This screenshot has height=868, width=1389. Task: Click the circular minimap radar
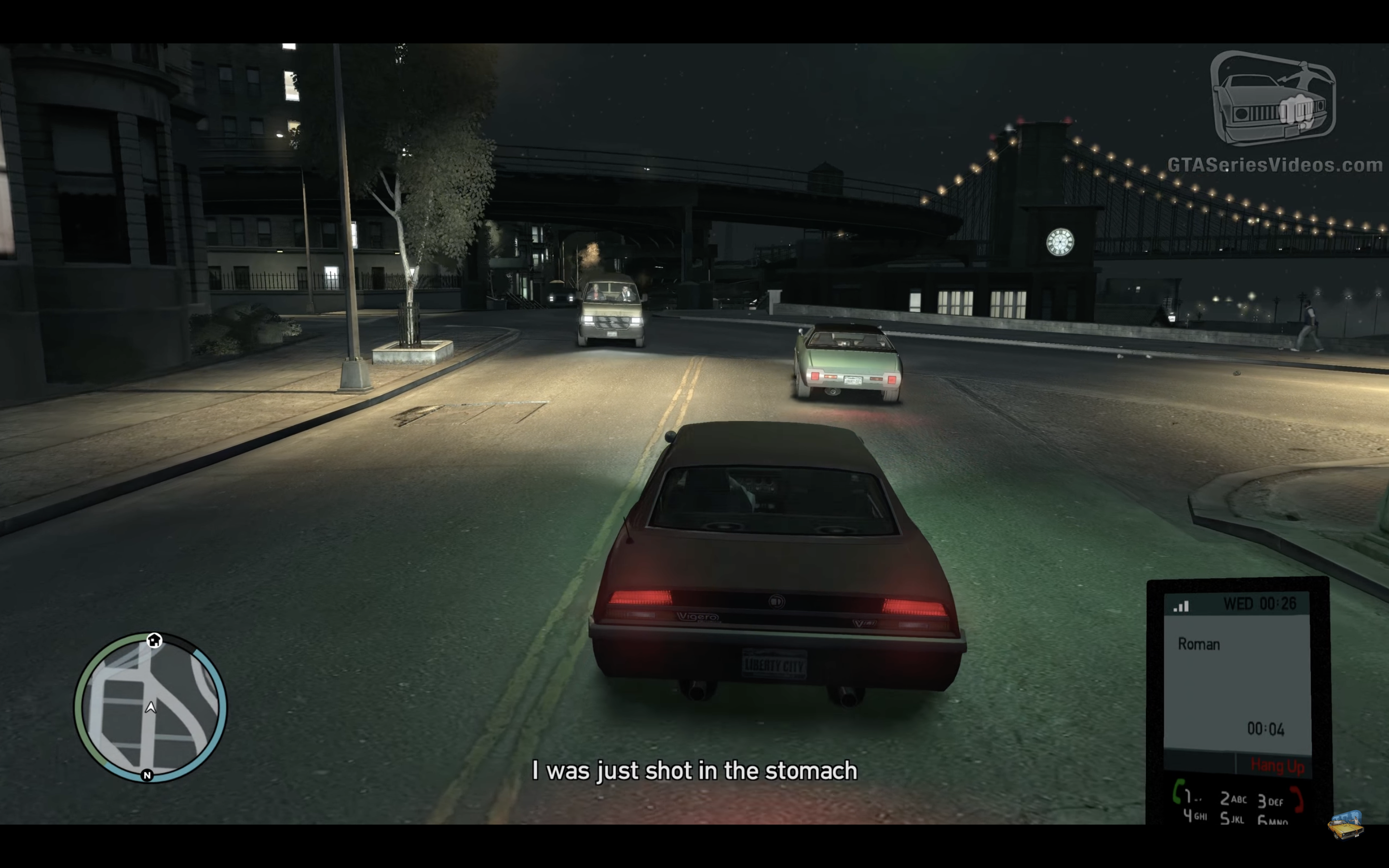coord(150,707)
